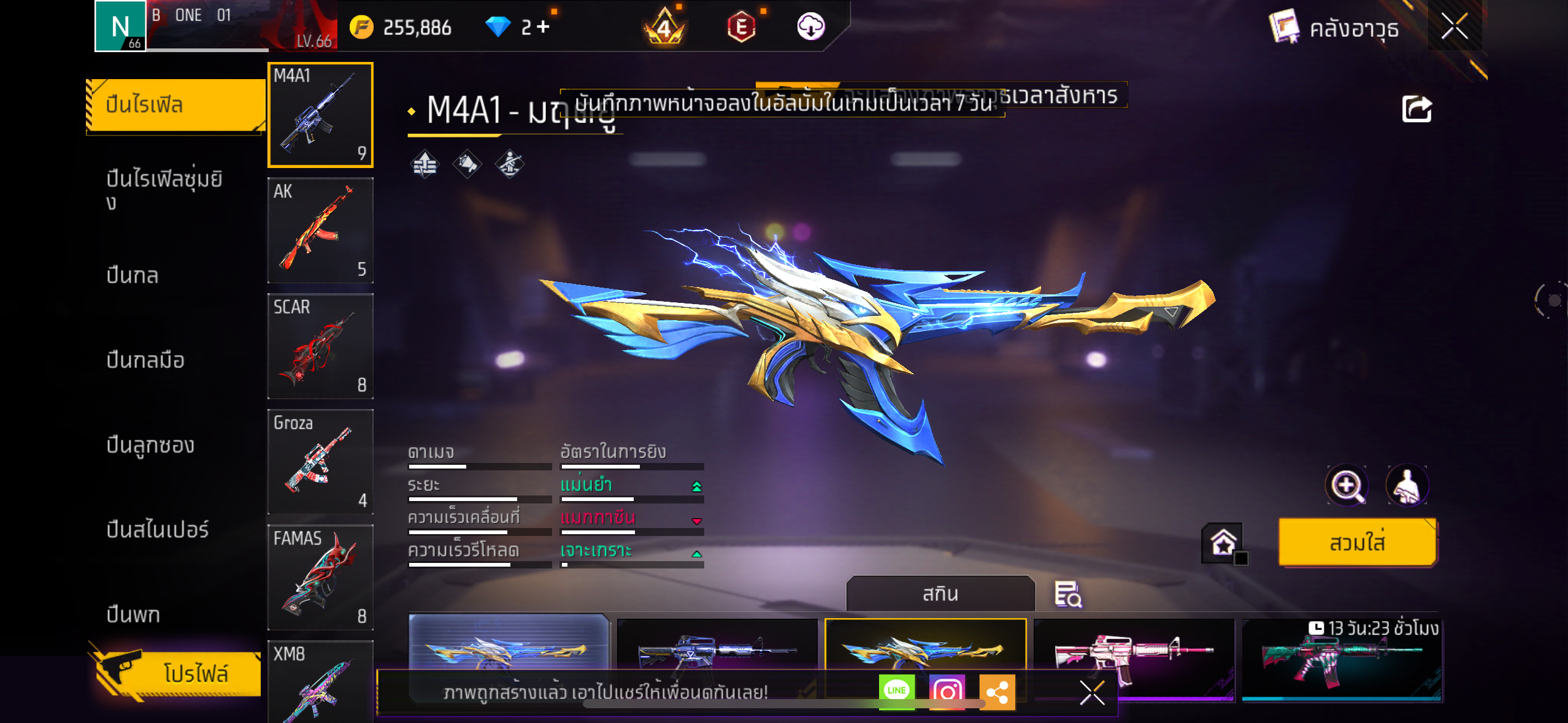
Task: Equip the skin with the yellow สวมใส่ button
Action: click(x=1357, y=543)
